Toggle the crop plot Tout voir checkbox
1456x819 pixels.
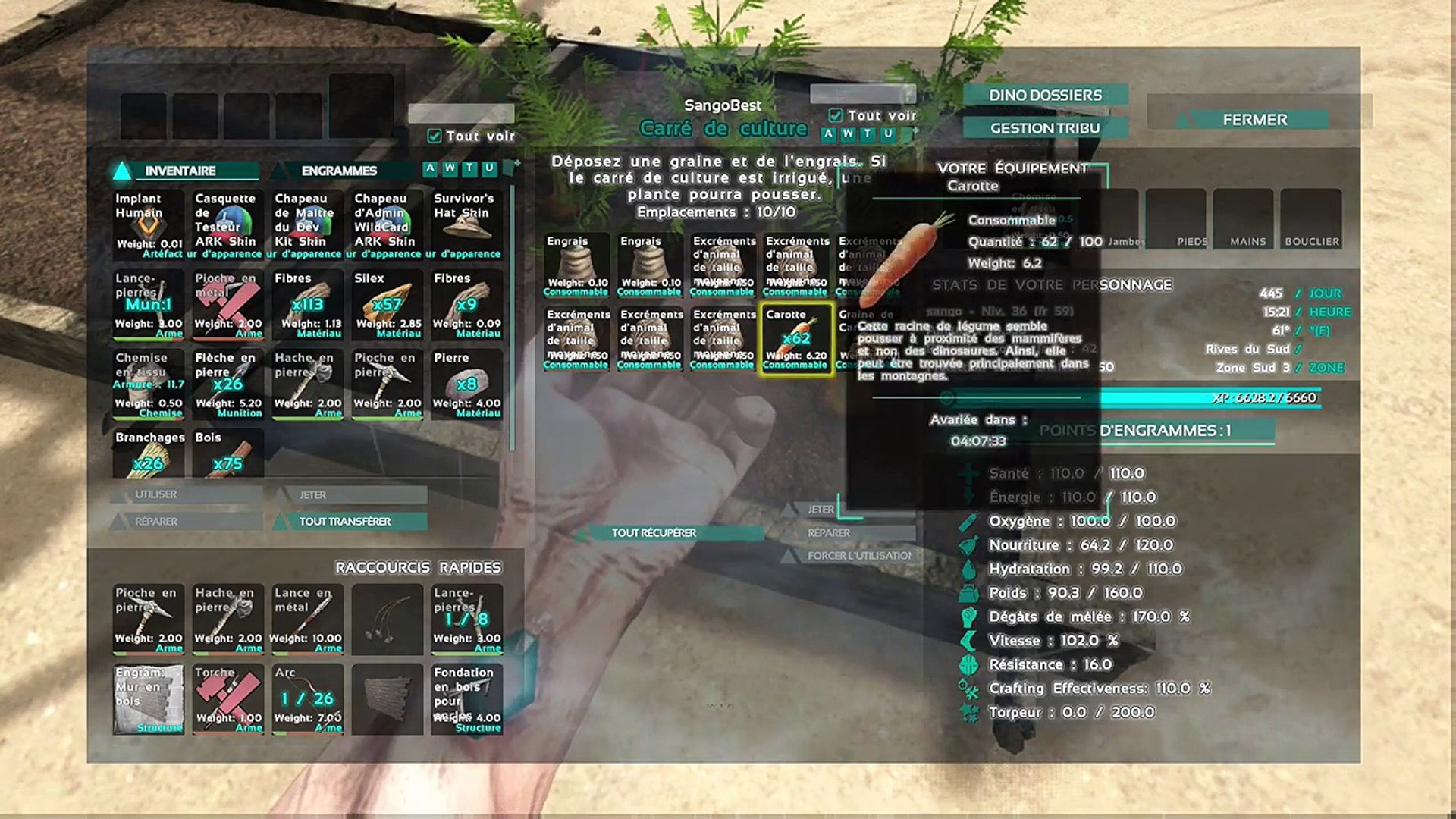(x=836, y=116)
